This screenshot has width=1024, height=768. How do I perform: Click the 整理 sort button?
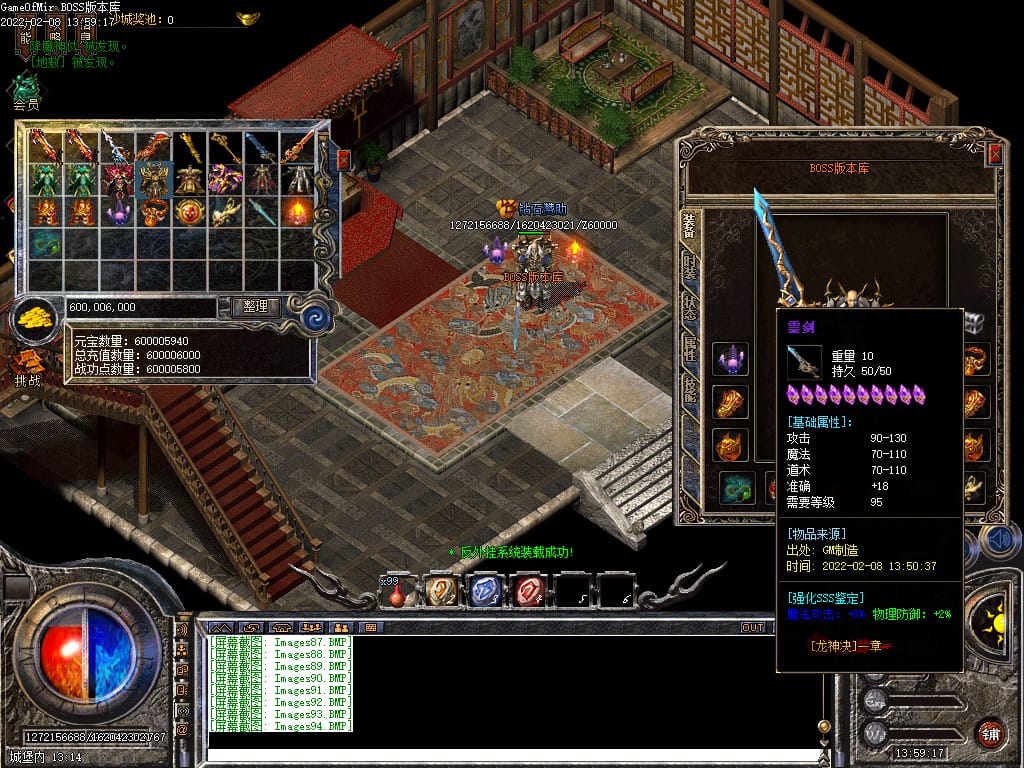(255, 307)
